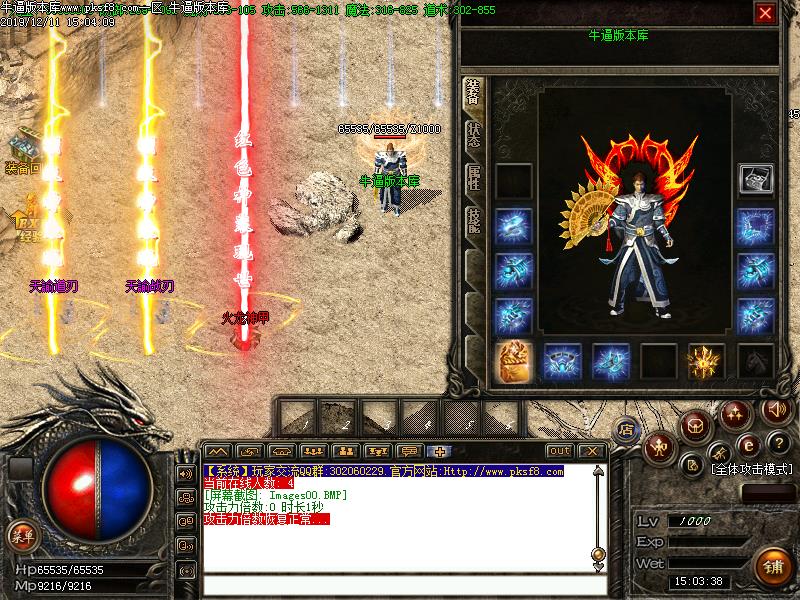The height and width of the screenshot is (600, 800).
Task: Select the golden emblem equipment slot
Action: (x=706, y=361)
